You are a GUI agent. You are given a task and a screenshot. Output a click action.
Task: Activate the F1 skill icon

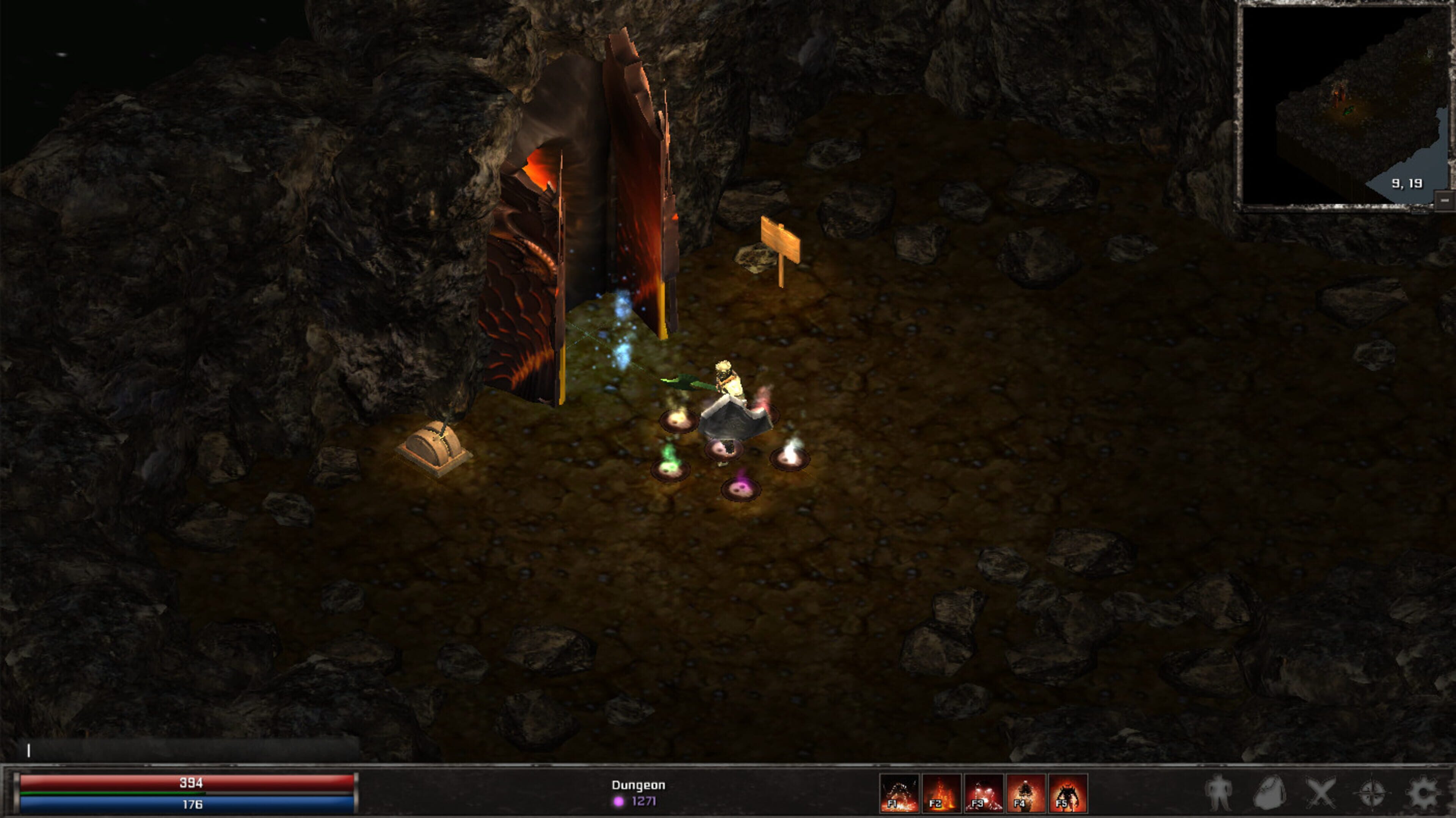tap(899, 793)
